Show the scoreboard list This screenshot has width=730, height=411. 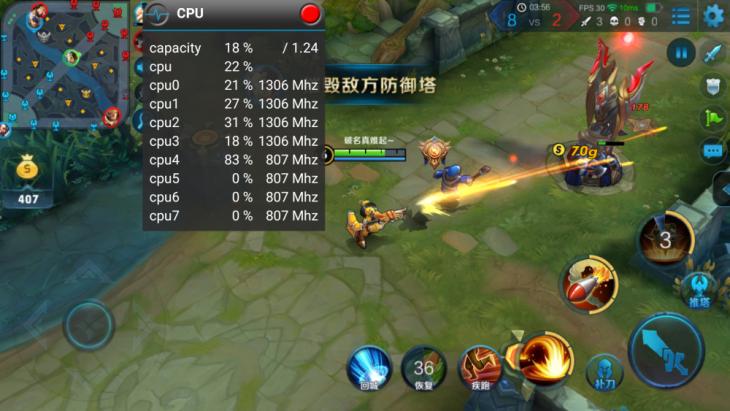(681, 16)
